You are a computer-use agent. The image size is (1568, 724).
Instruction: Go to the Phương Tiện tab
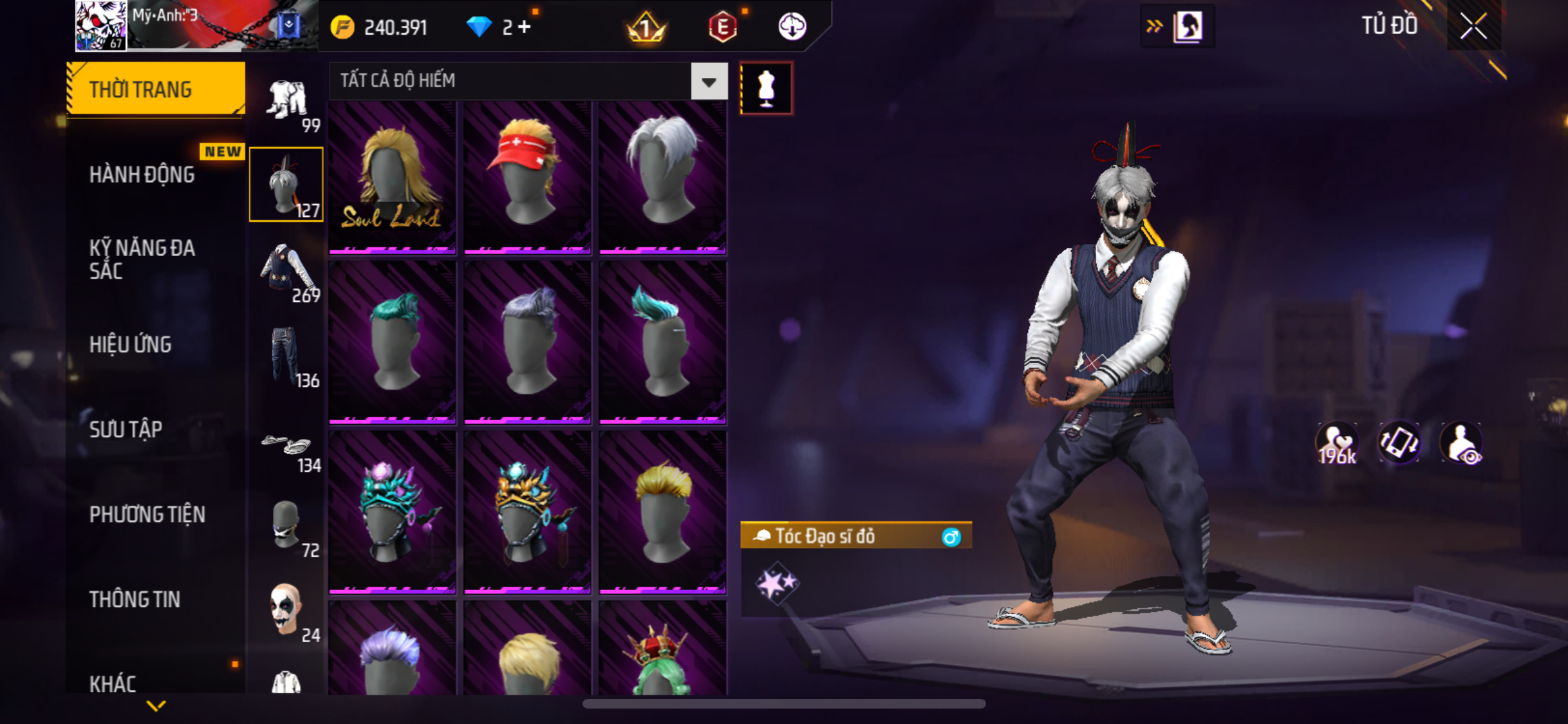point(147,514)
